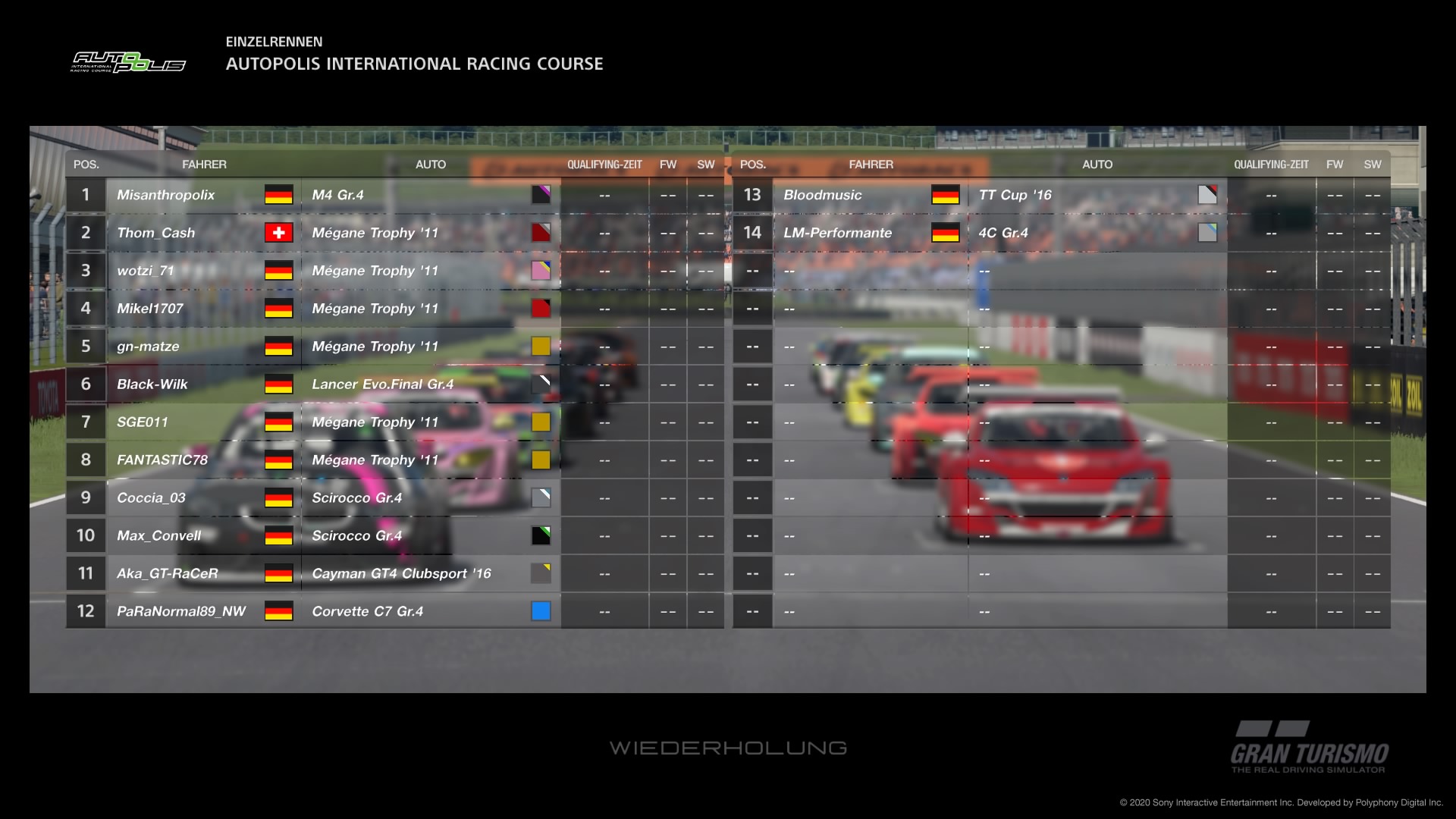This screenshot has height=819, width=1456.
Task: Select driver Misanthropolix in the grid list
Action: tap(166, 195)
